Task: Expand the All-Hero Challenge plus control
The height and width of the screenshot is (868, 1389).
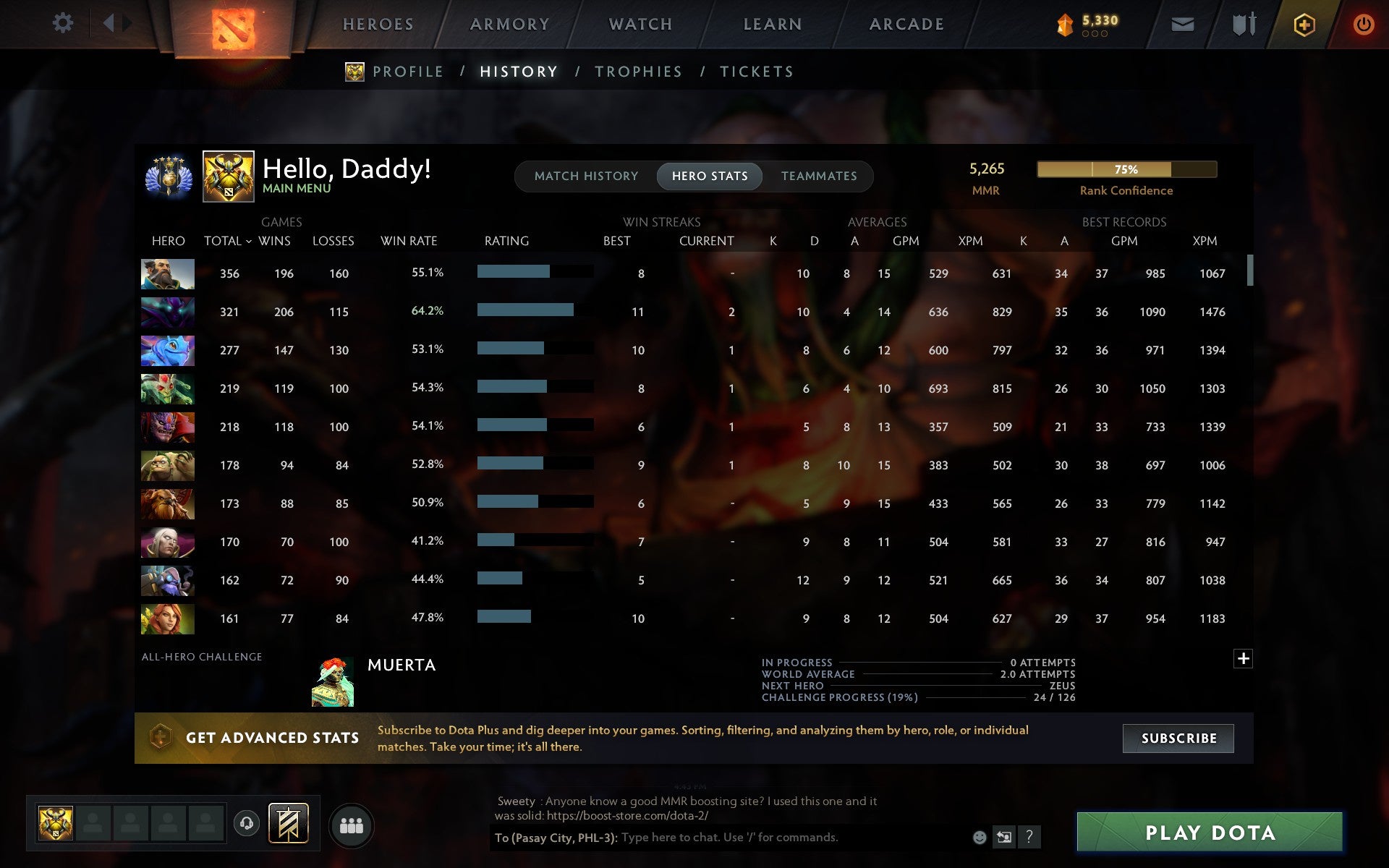Action: click(x=1244, y=658)
